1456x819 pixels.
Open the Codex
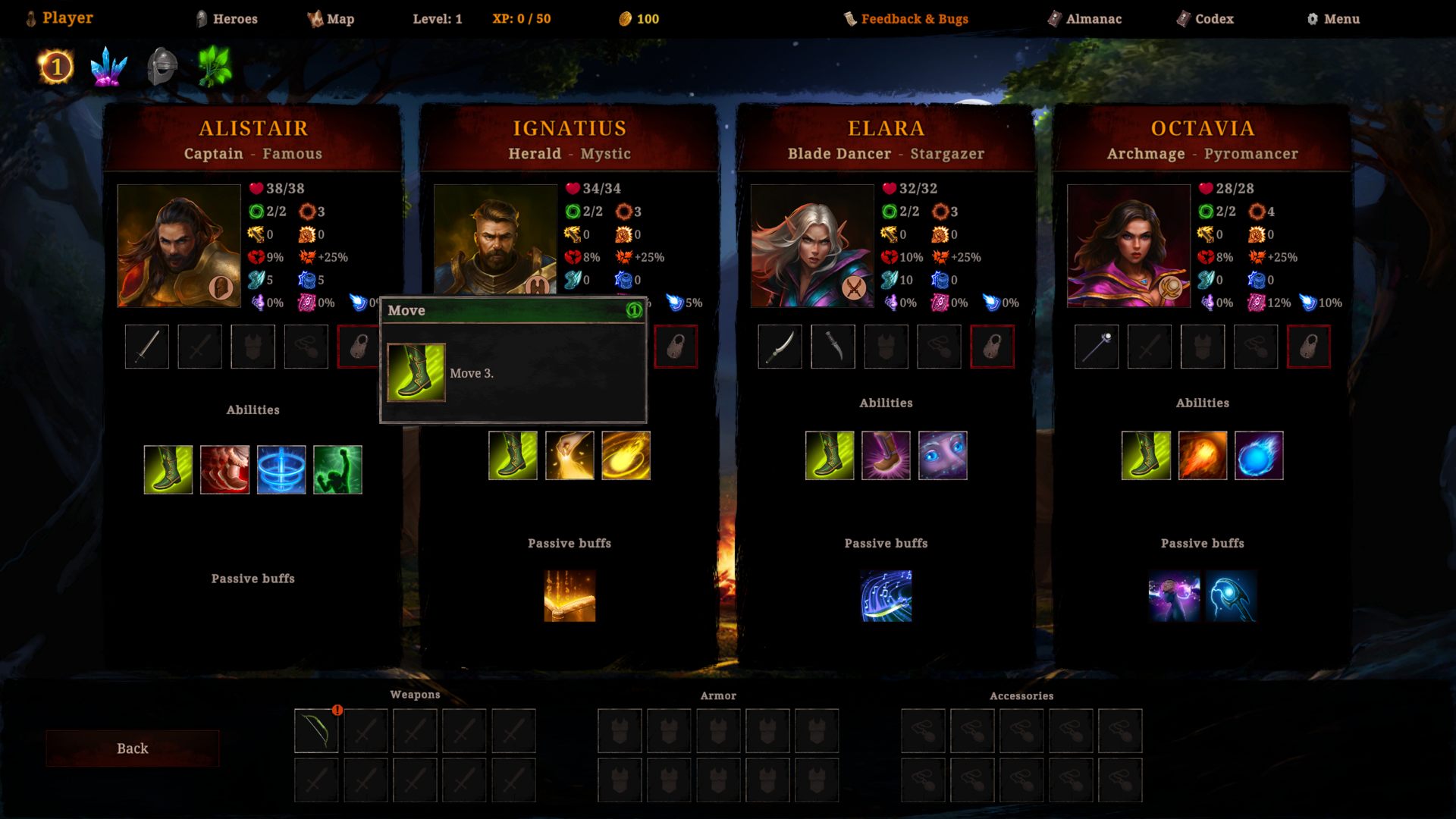pos(1205,19)
